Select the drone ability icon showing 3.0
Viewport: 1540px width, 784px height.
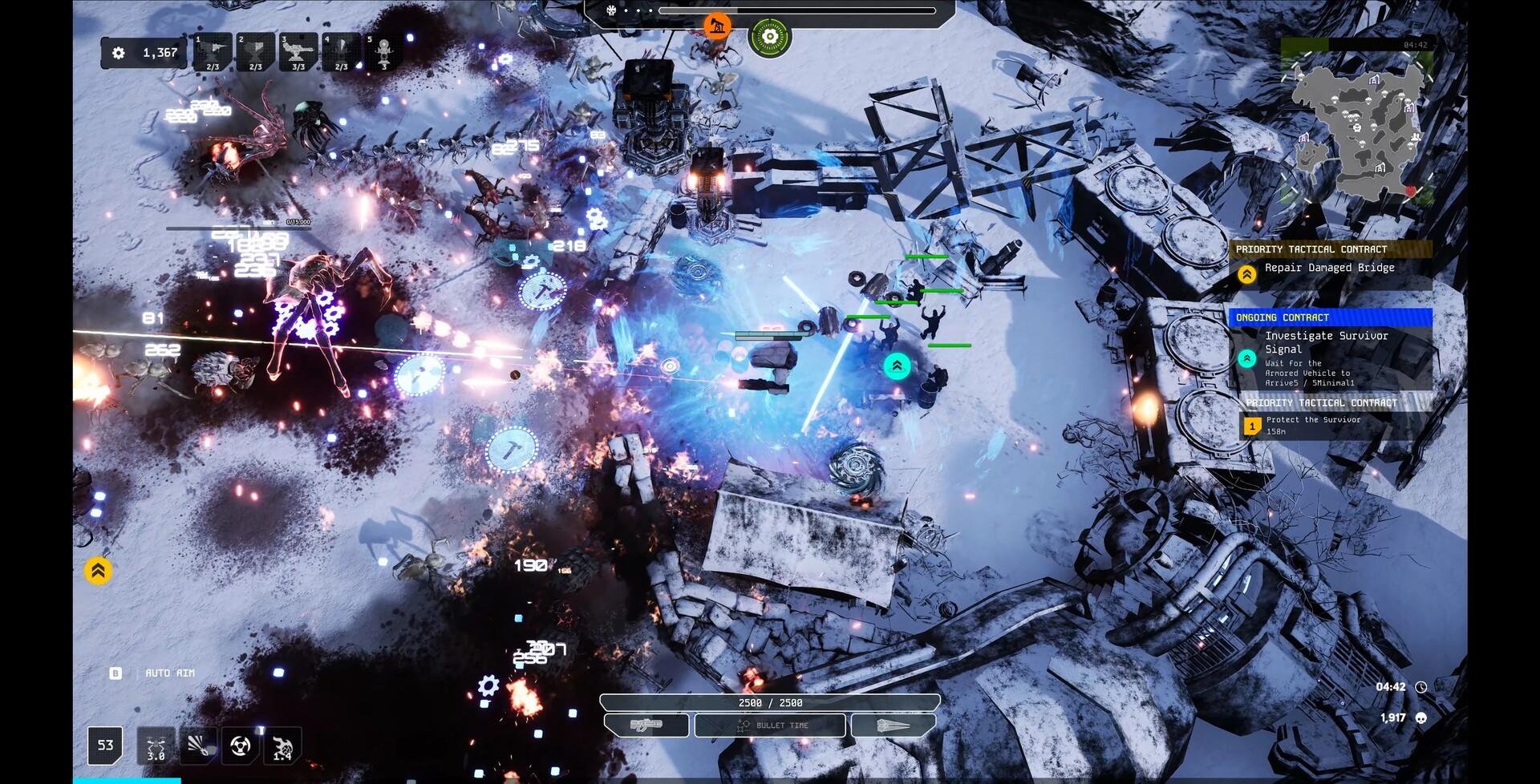tap(157, 746)
